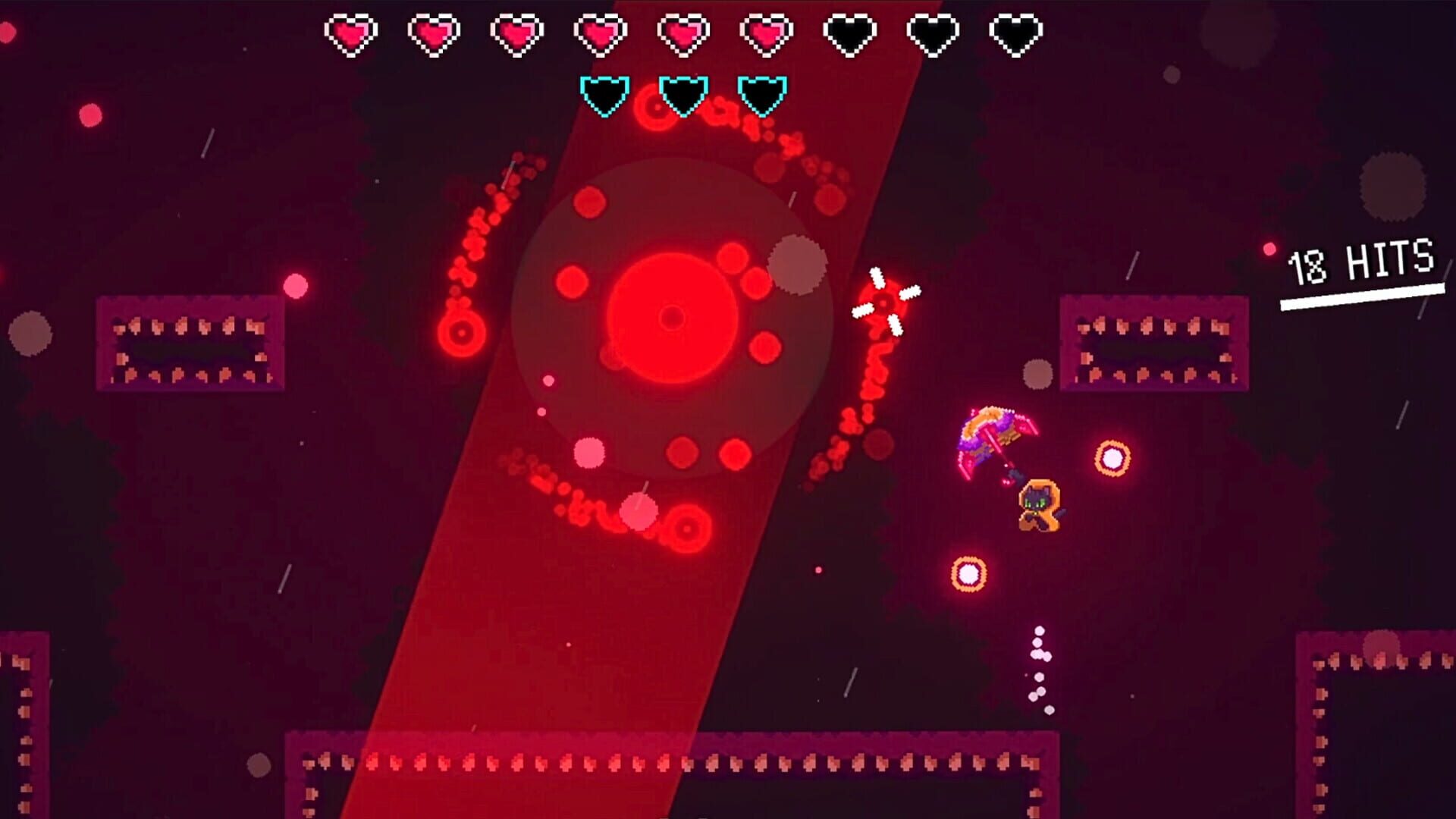Select the rightmost cyan shield heart
This screenshot has height=819, width=1456.
(x=762, y=95)
